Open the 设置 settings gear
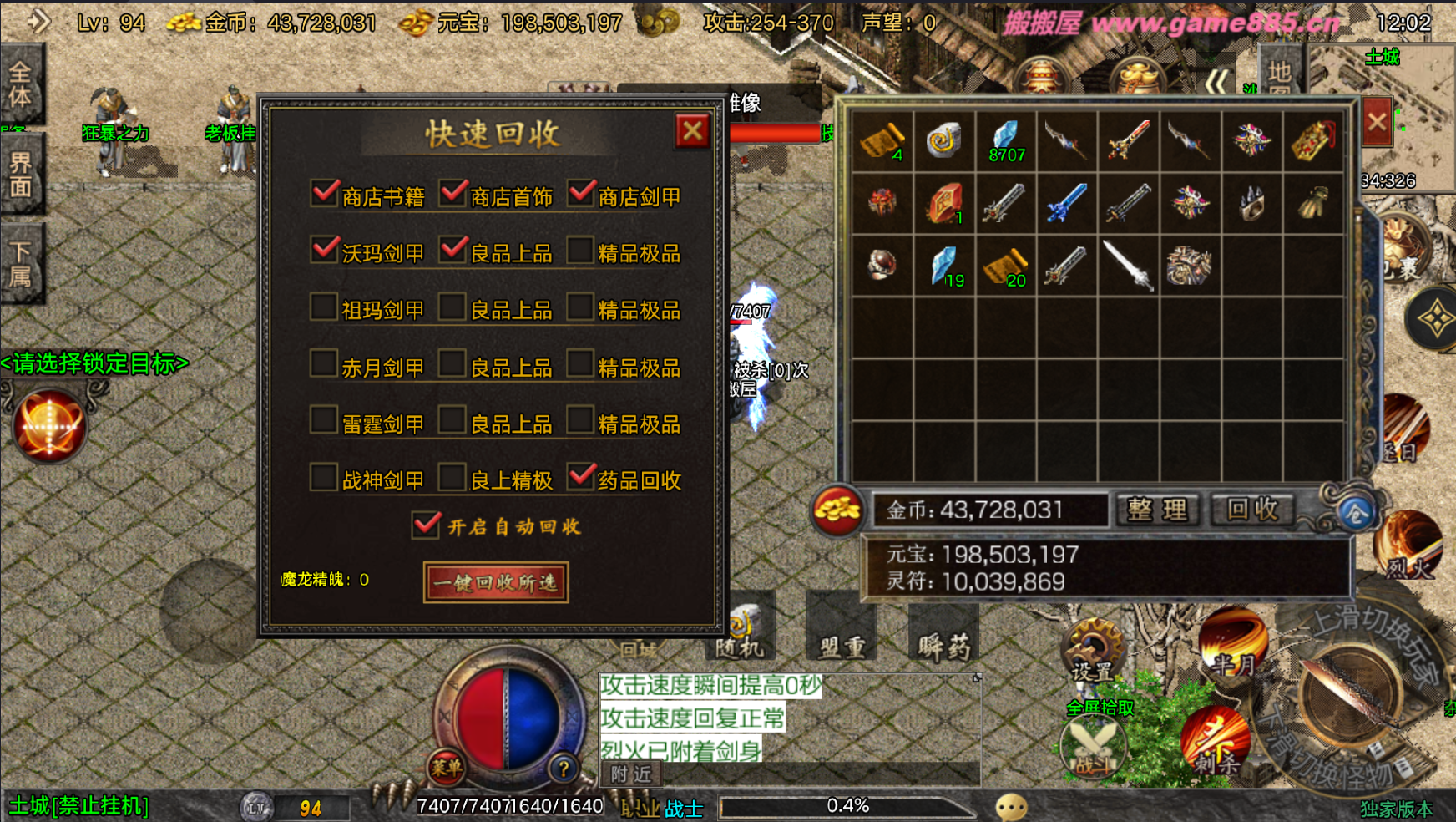The height and width of the screenshot is (822, 1456). pyautogui.click(x=1092, y=651)
